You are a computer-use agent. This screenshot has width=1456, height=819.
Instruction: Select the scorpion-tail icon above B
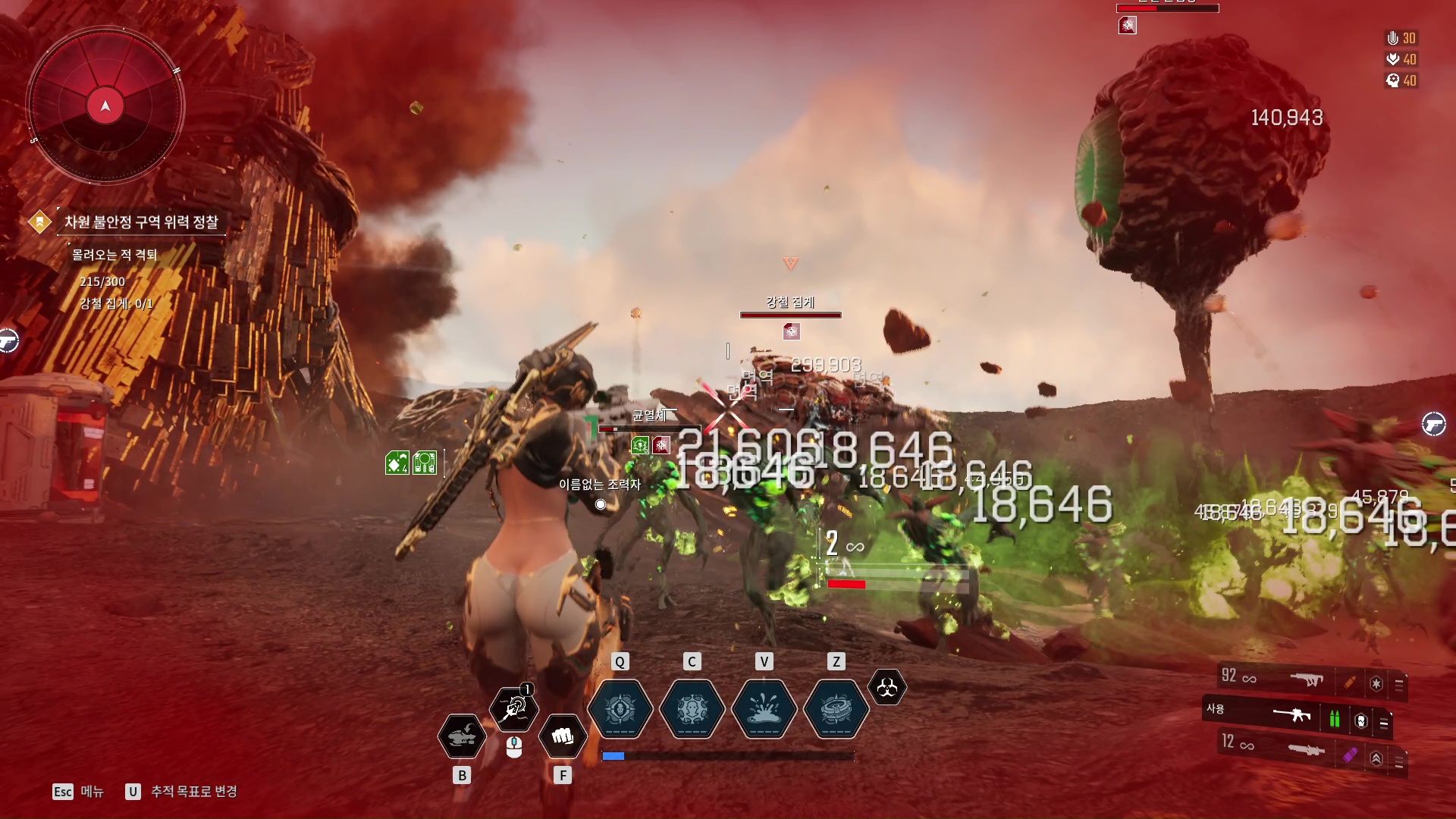tap(462, 736)
